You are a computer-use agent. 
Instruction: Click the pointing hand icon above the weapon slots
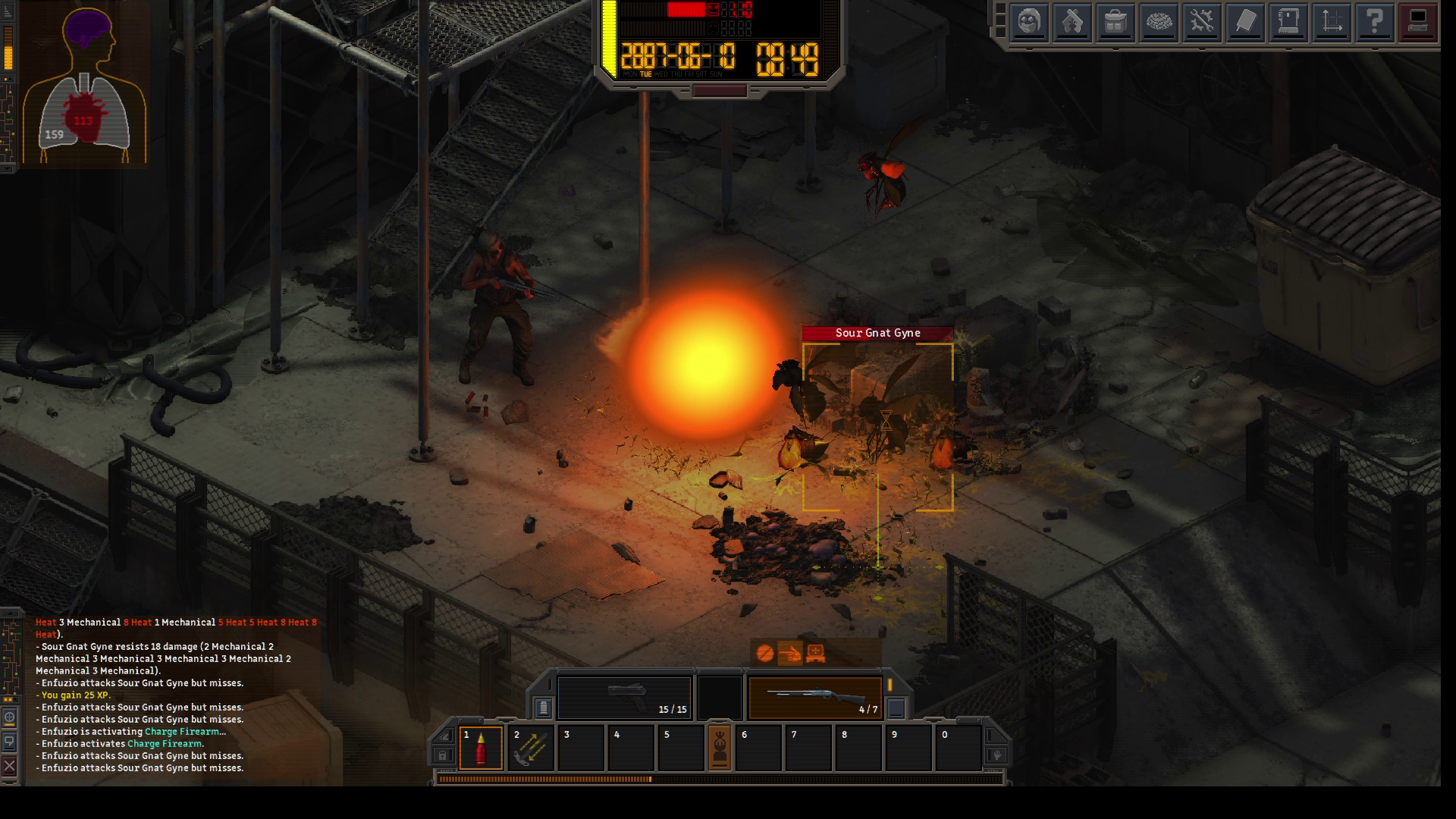789,653
